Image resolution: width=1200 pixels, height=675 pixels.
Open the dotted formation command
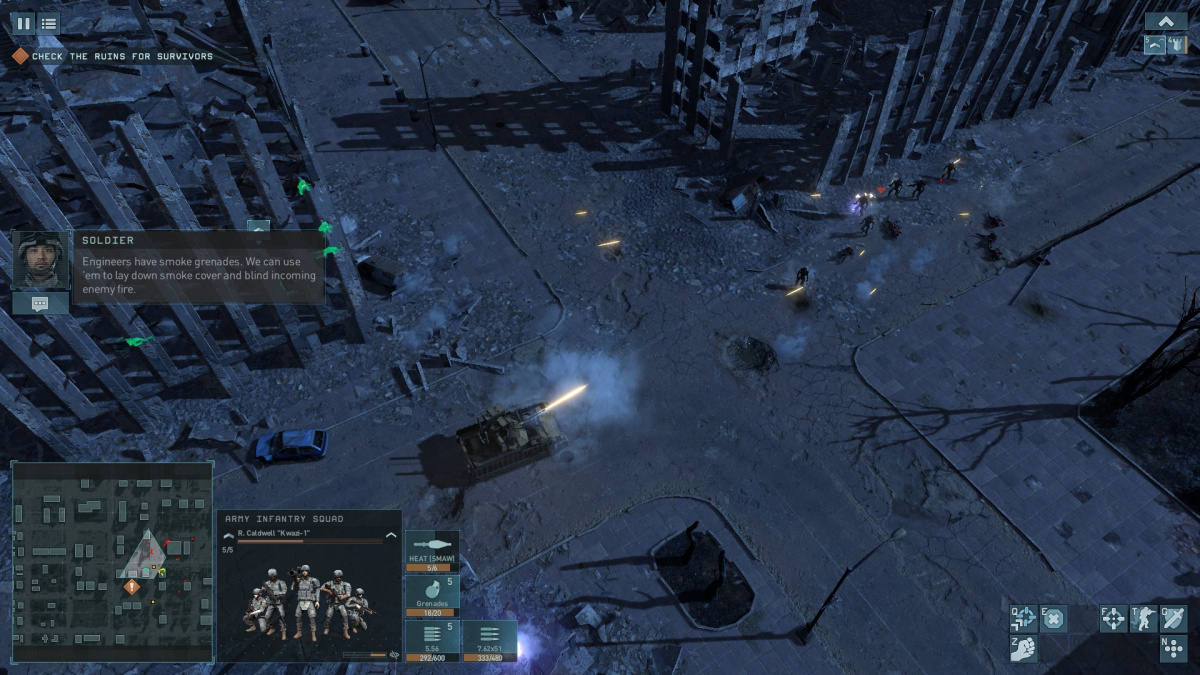click(1173, 649)
